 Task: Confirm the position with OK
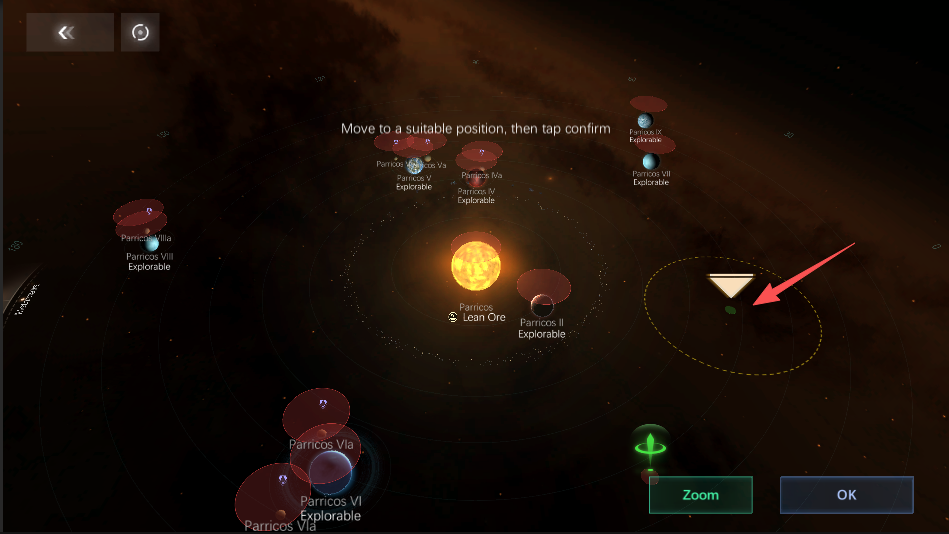pos(846,495)
